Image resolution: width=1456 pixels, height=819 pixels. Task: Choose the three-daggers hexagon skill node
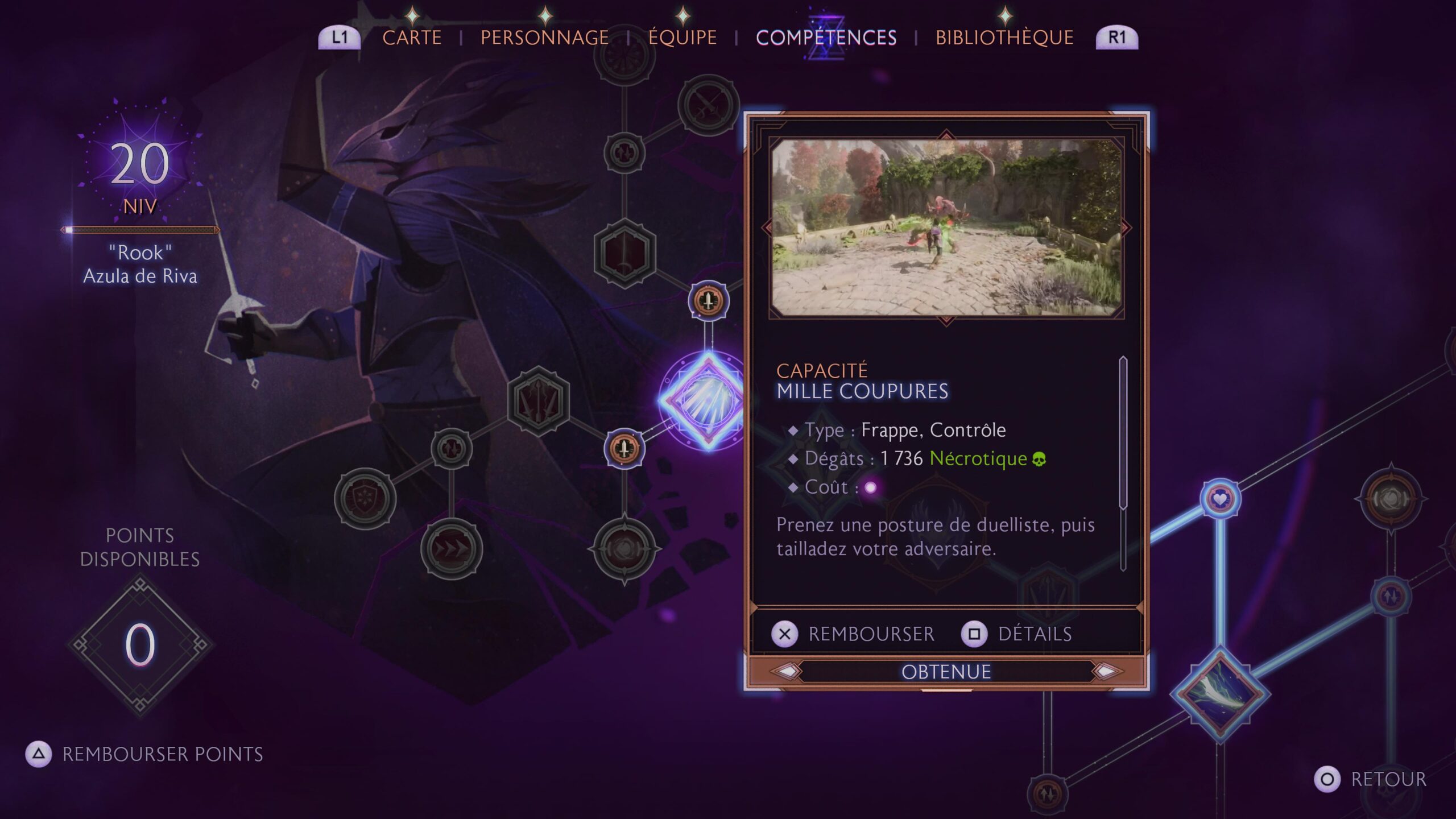click(x=538, y=402)
